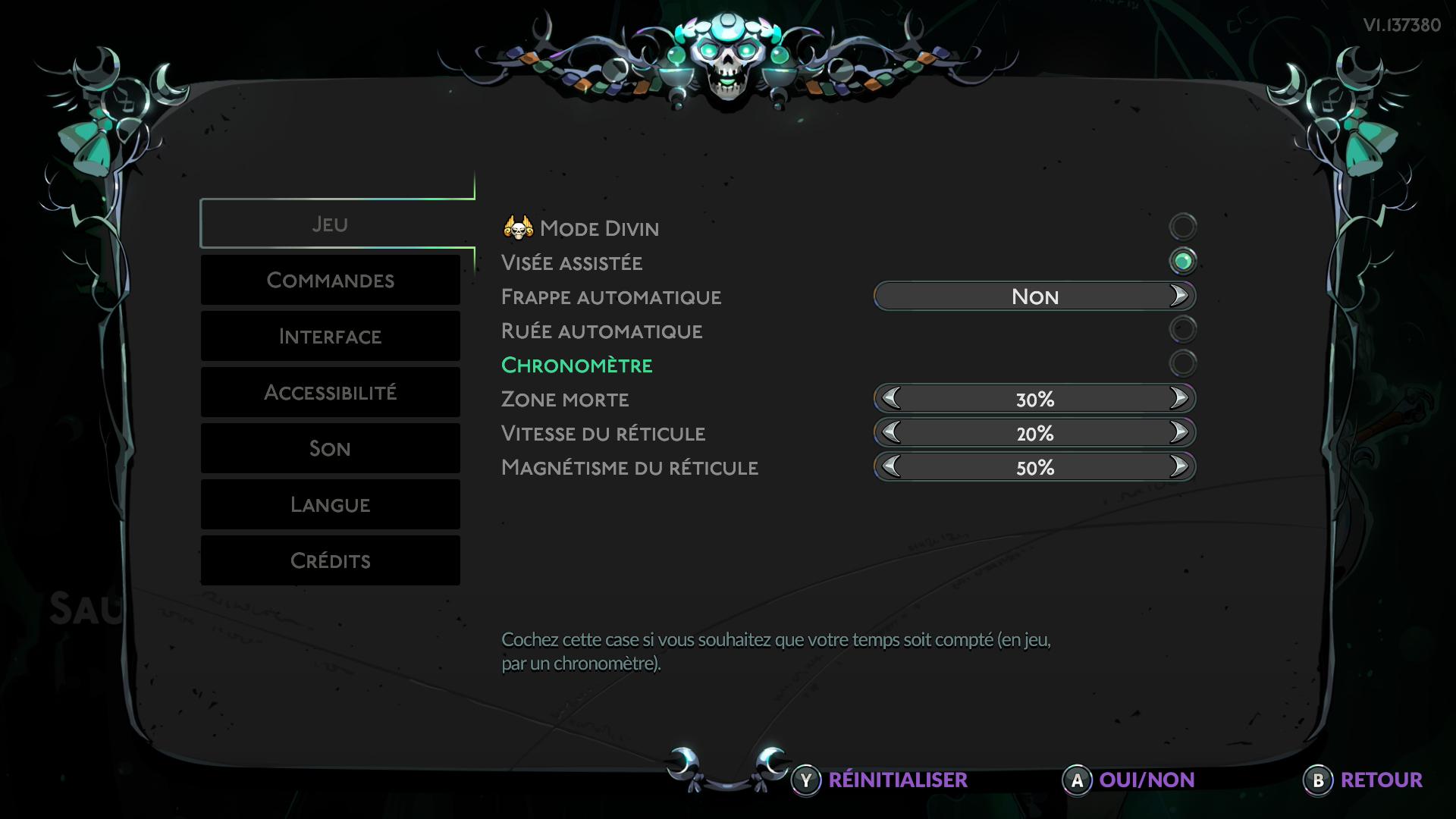
Task: Increase Magnétisme du réticule with right arrow
Action: click(1178, 466)
